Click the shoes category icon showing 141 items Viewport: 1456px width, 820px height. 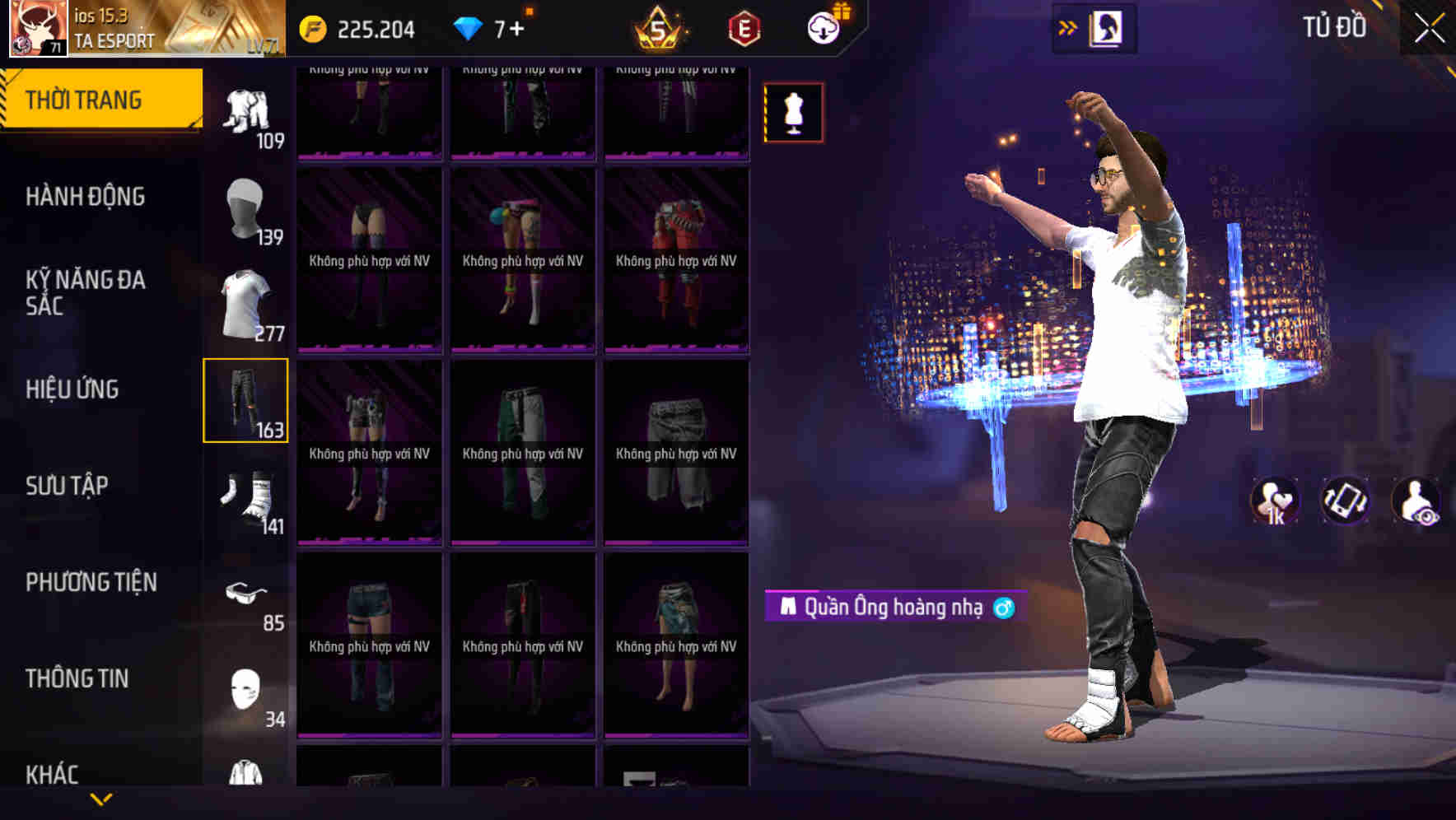point(245,497)
